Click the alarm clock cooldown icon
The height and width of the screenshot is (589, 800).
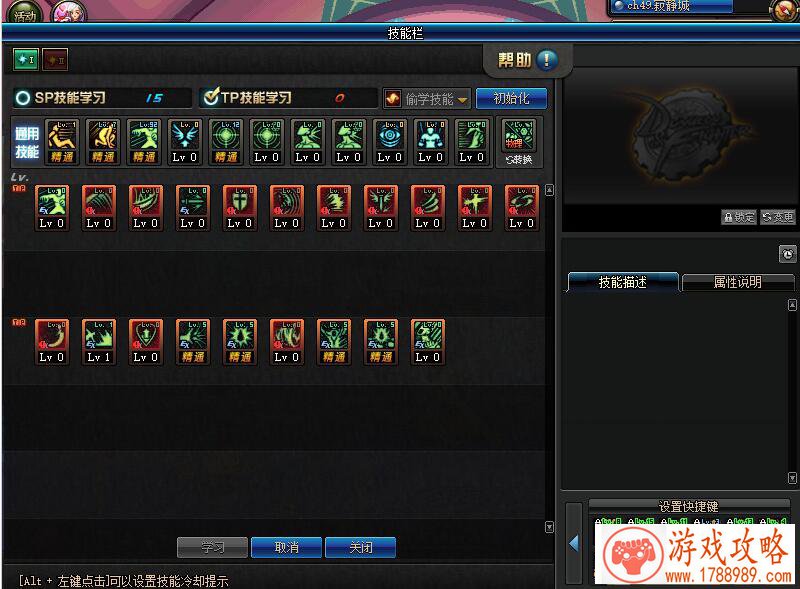pos(788,254)
